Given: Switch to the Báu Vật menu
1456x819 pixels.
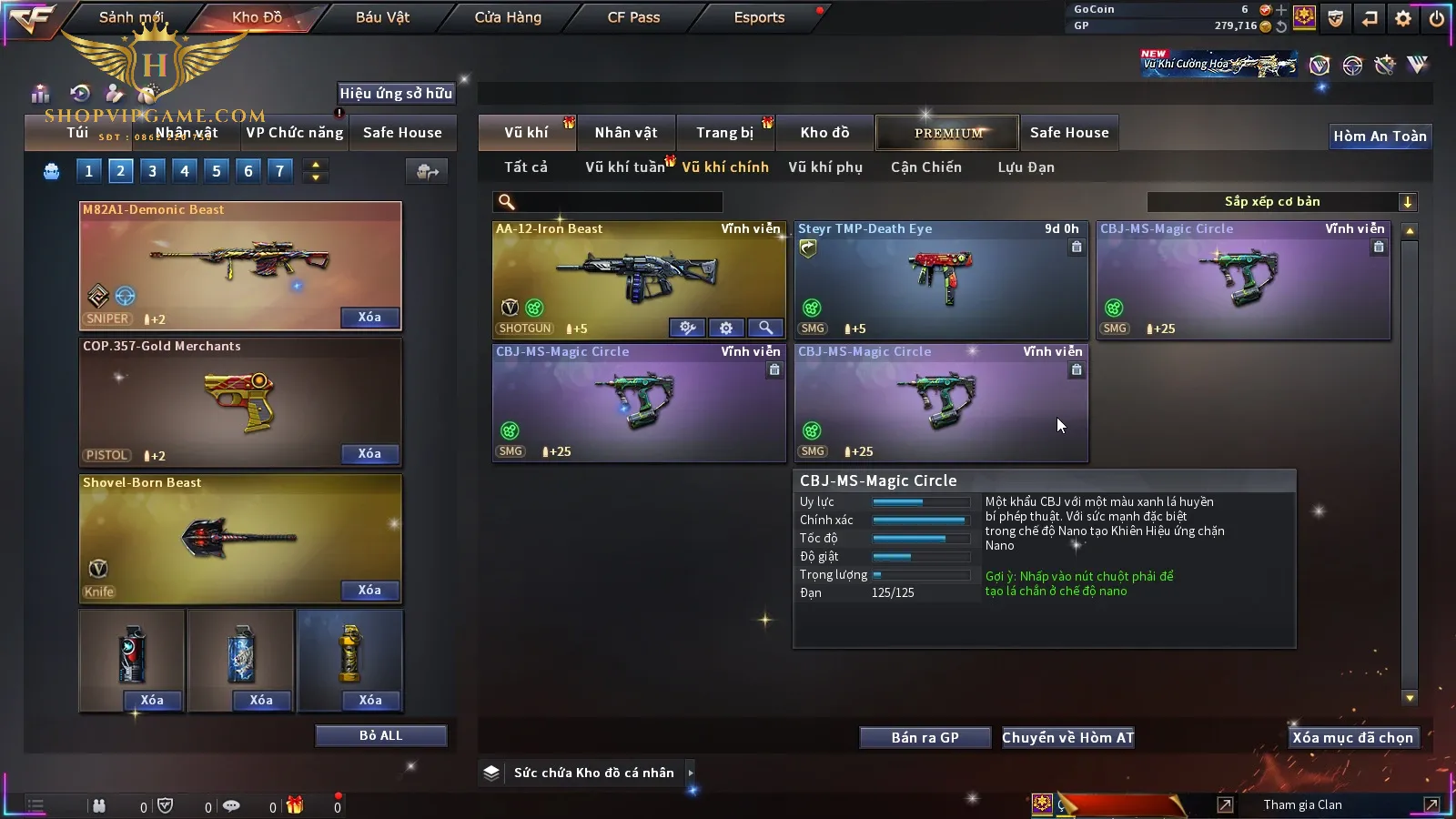Looking at the screenshot, I should [382, 17].
